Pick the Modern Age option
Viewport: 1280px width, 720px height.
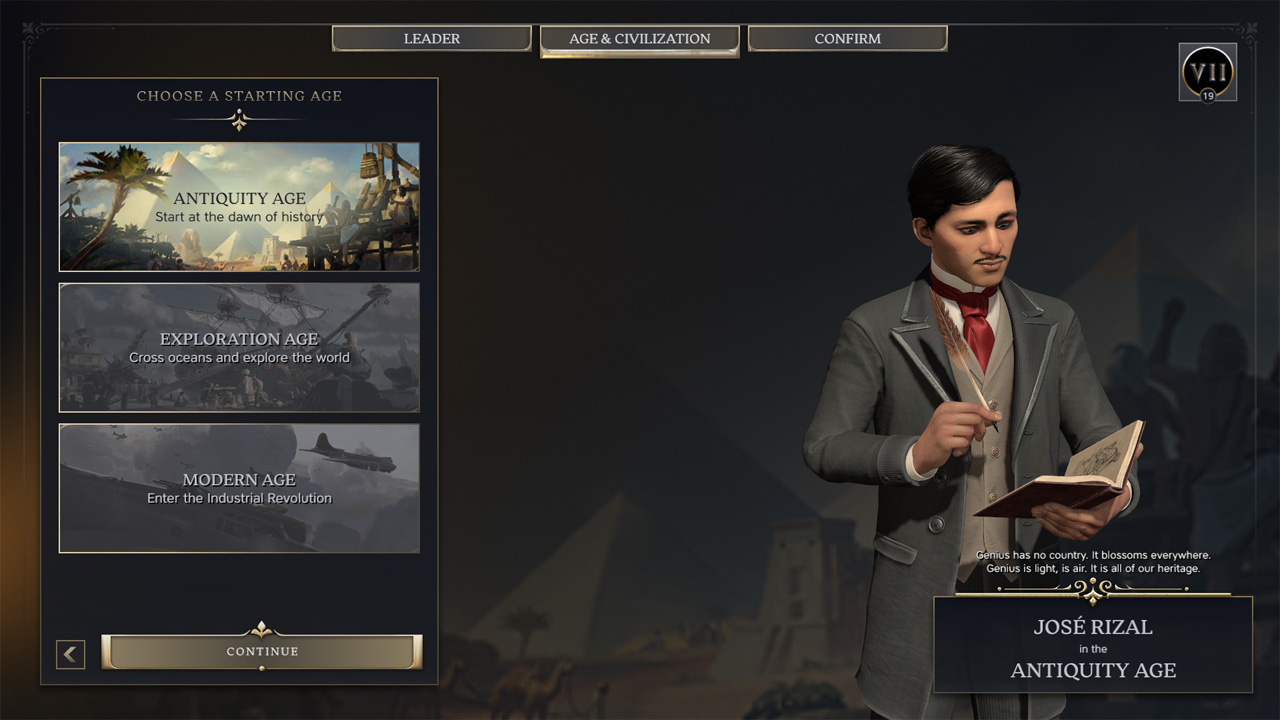(x=239, y=488)
